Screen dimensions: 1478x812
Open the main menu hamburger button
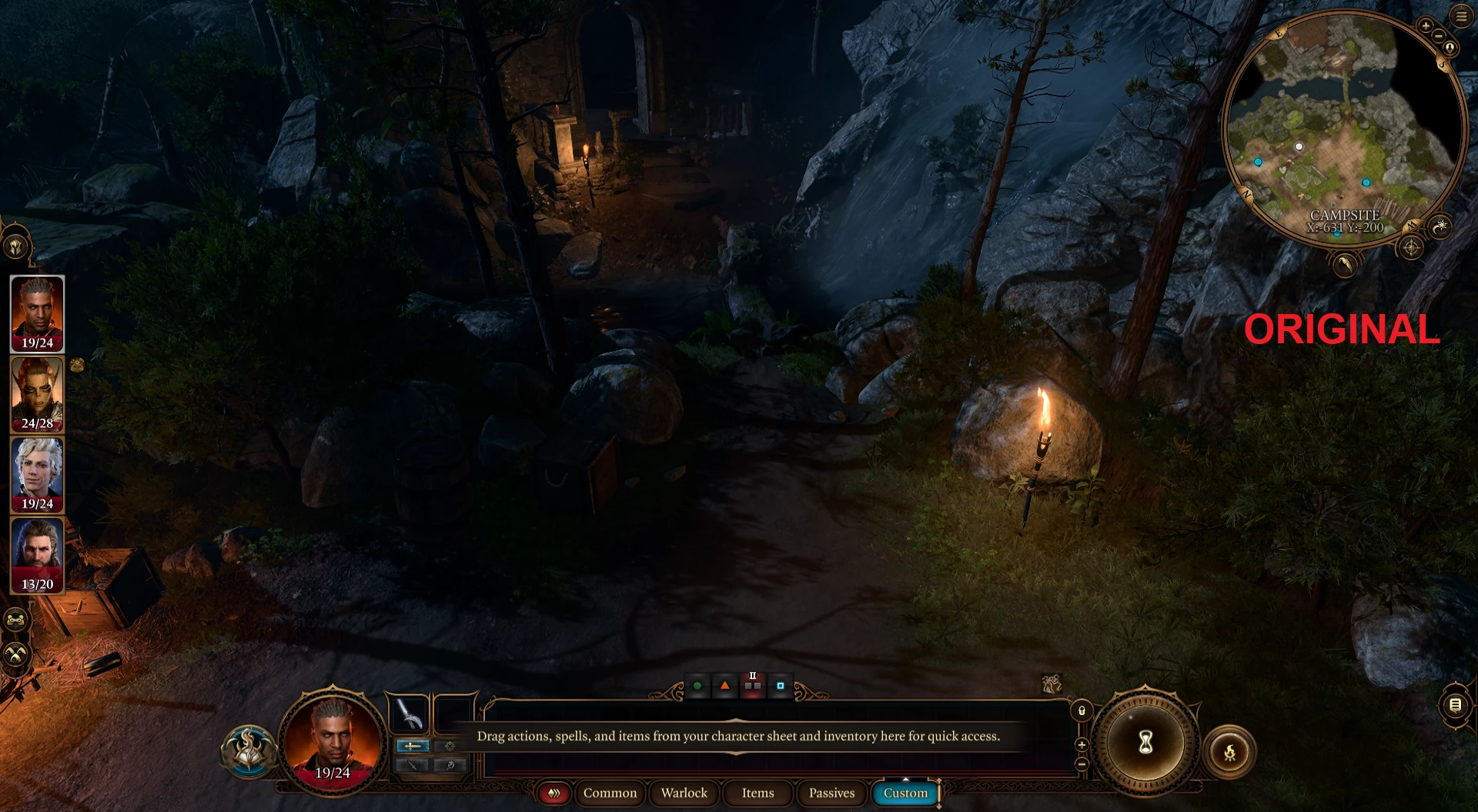[x=1461, y=16]
